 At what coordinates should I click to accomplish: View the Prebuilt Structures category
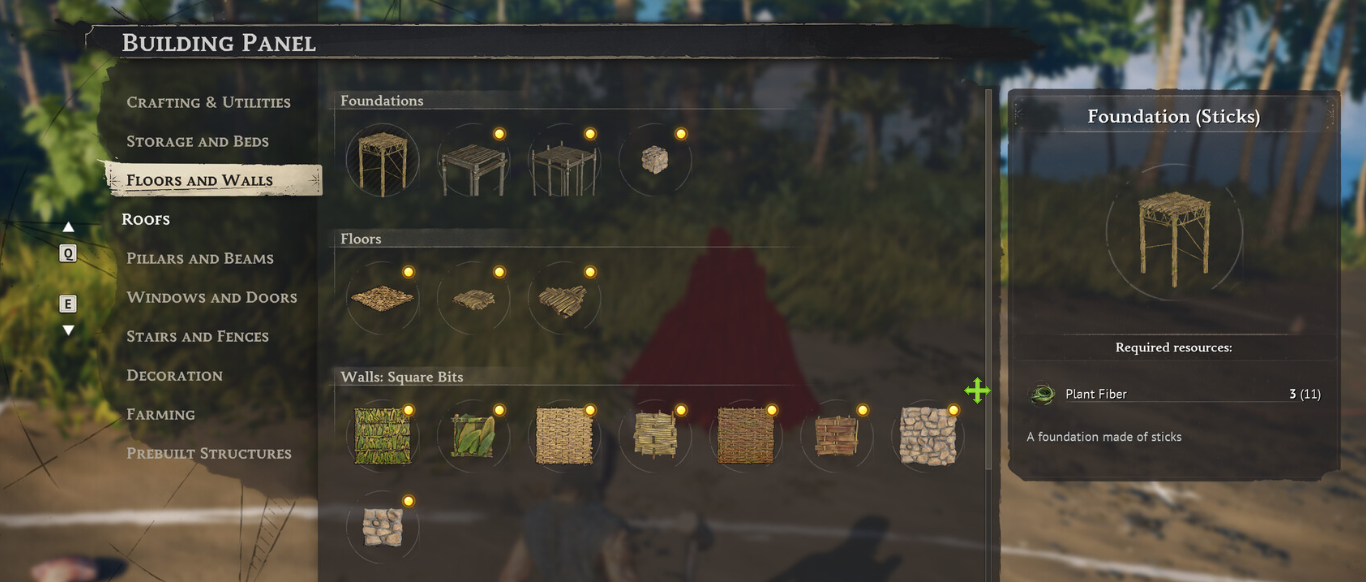tap(208, 453)
